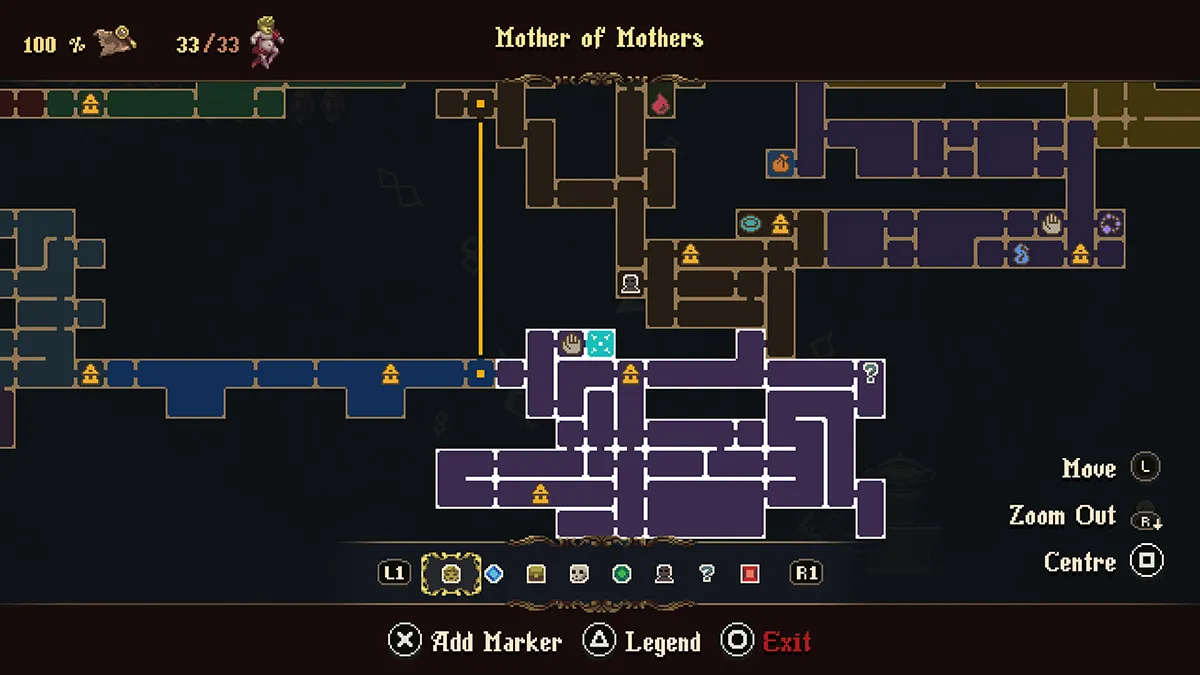
Task: Click the blue serpent icon on the map
Action: [1021, 254]
